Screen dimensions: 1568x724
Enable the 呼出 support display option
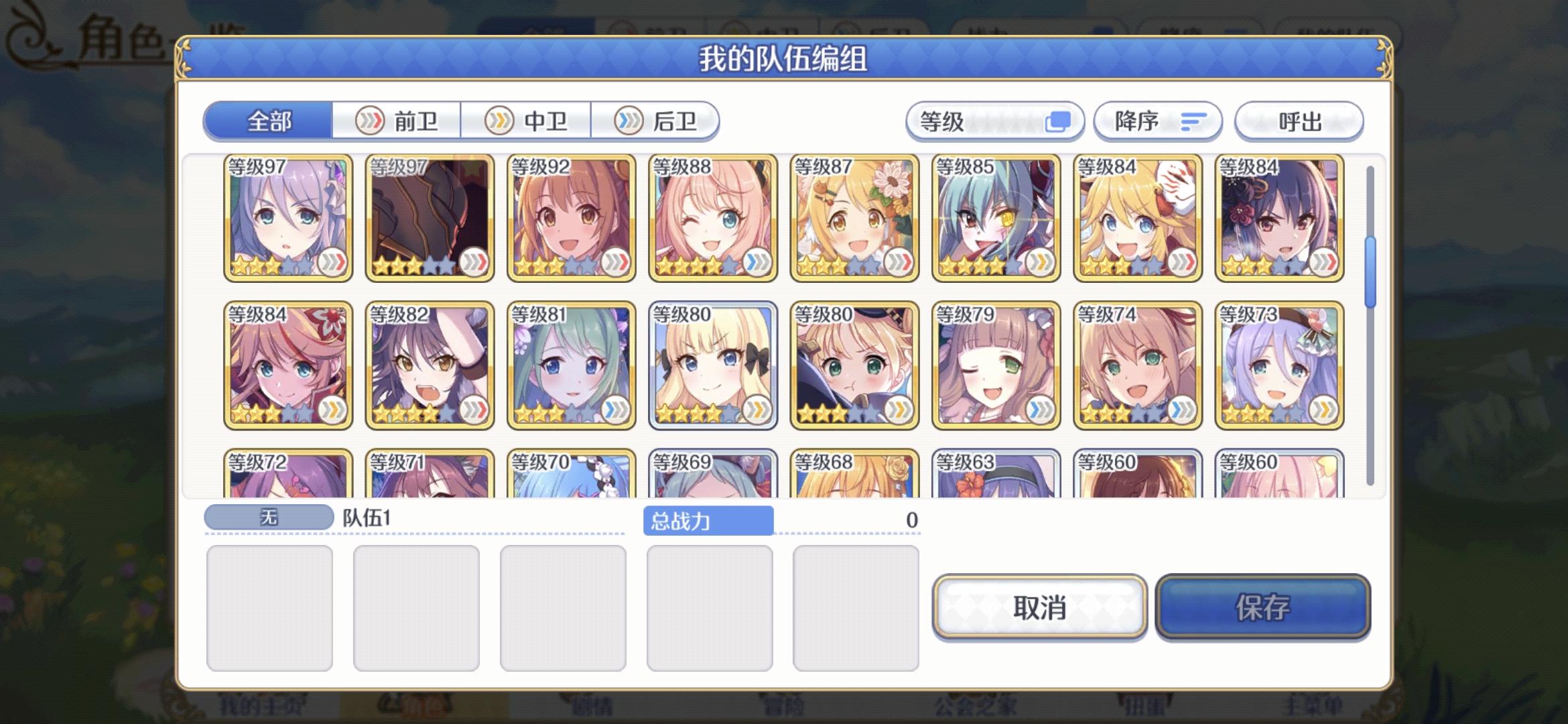(1299, 121)
